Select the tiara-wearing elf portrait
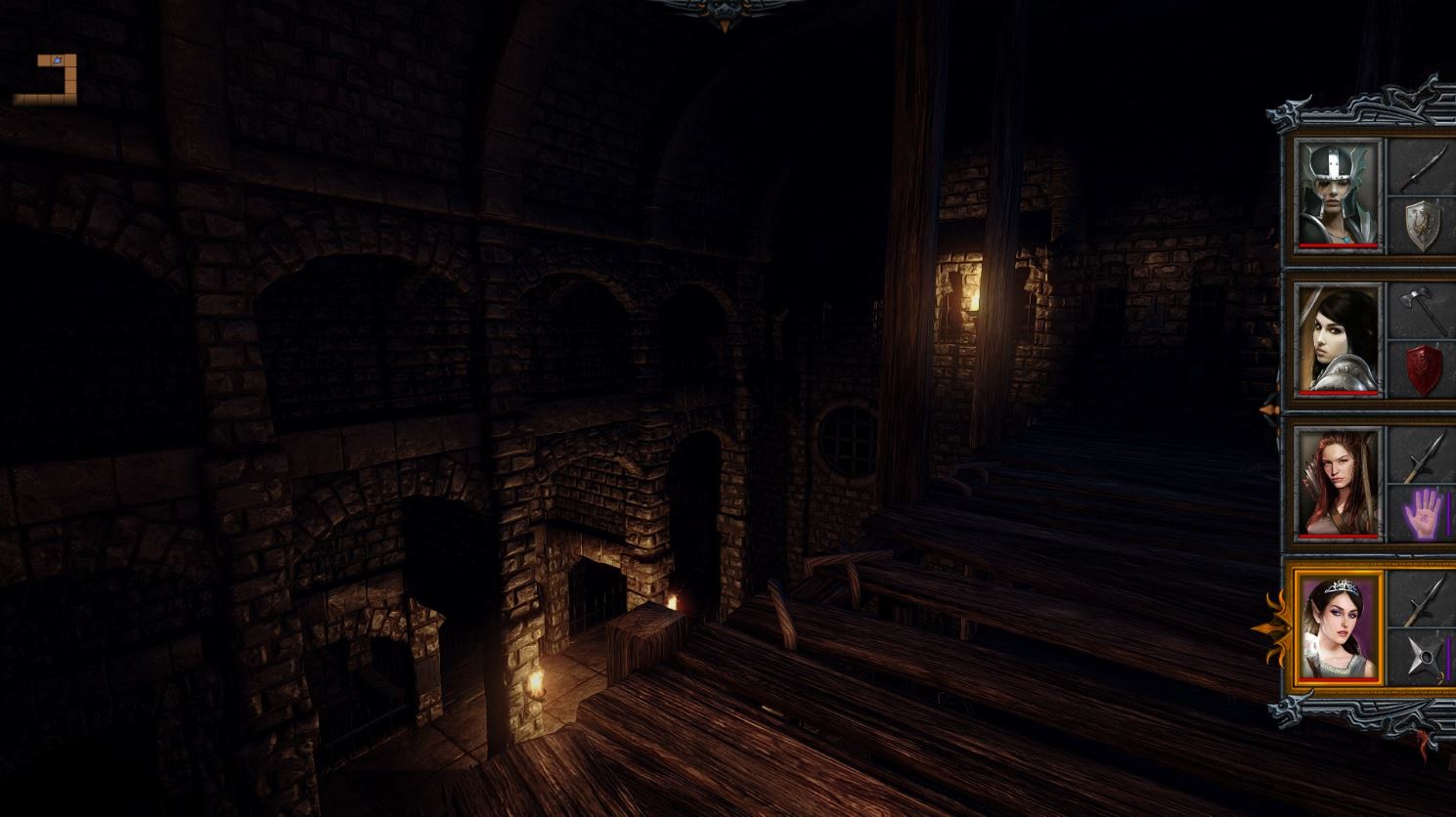 pyautogui.click(x=1337, y=627)
